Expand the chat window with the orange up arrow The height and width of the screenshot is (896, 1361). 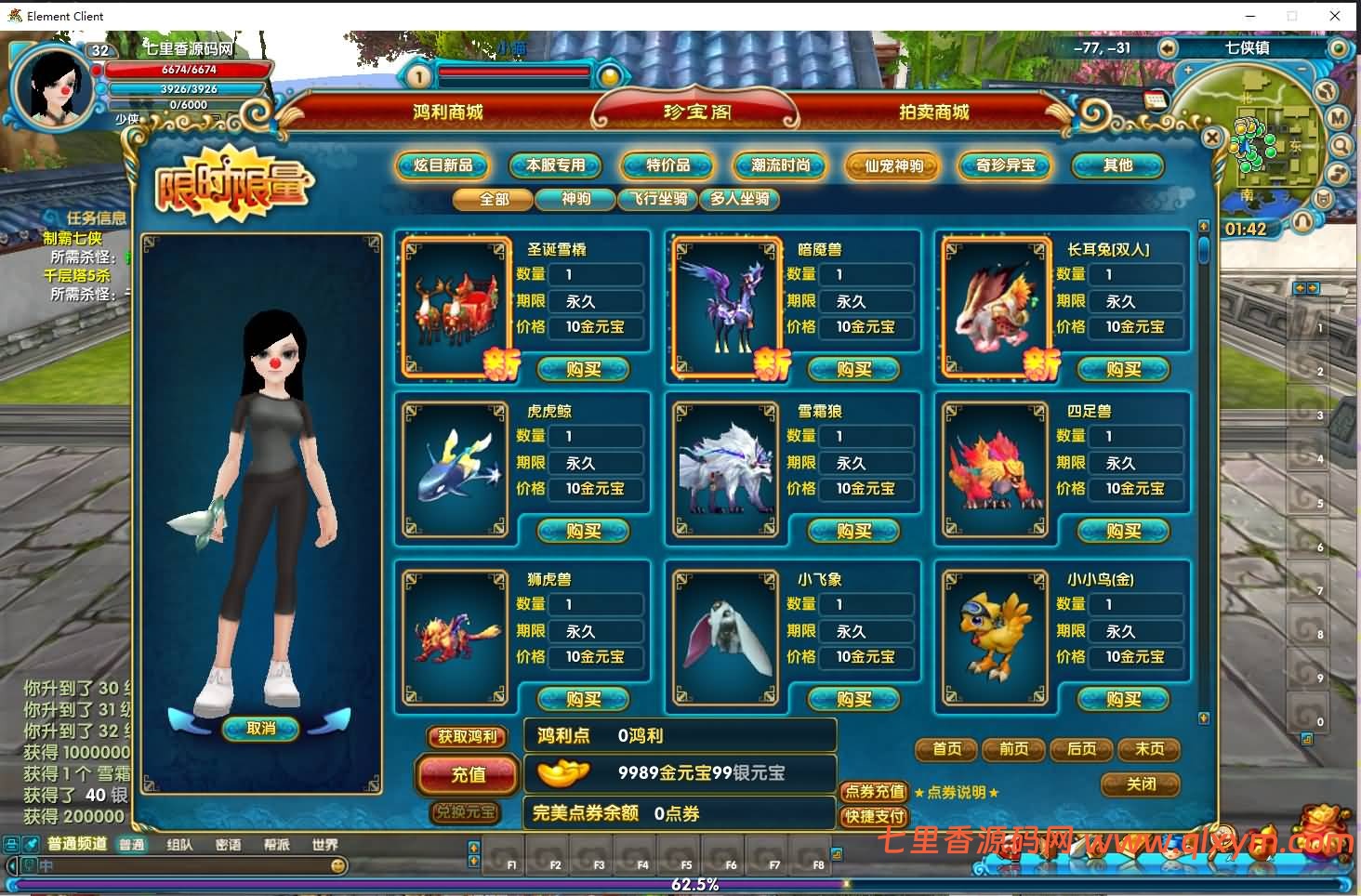[474, 849]
